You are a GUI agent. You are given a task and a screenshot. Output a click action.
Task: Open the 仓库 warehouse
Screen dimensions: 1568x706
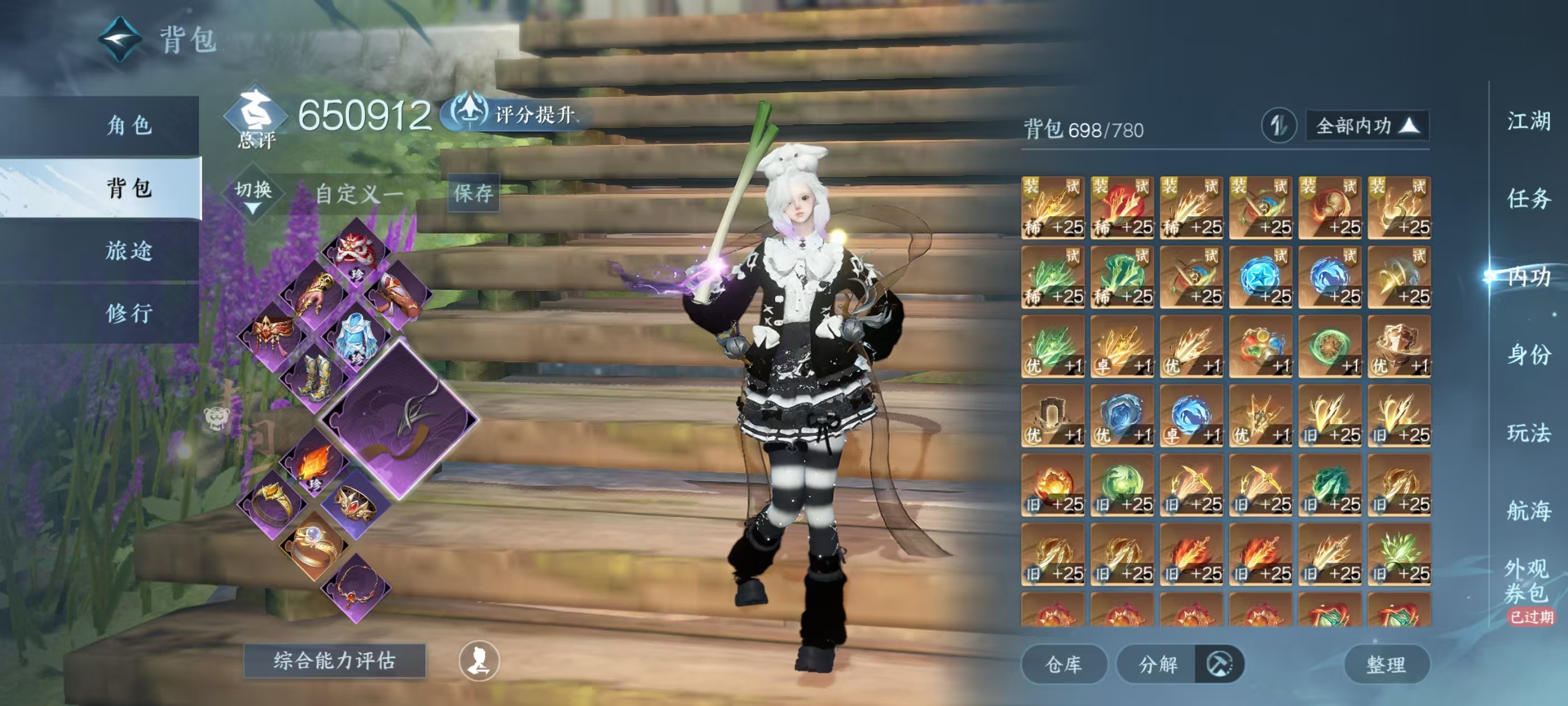pyautogui.click(x=1063, y=664)
